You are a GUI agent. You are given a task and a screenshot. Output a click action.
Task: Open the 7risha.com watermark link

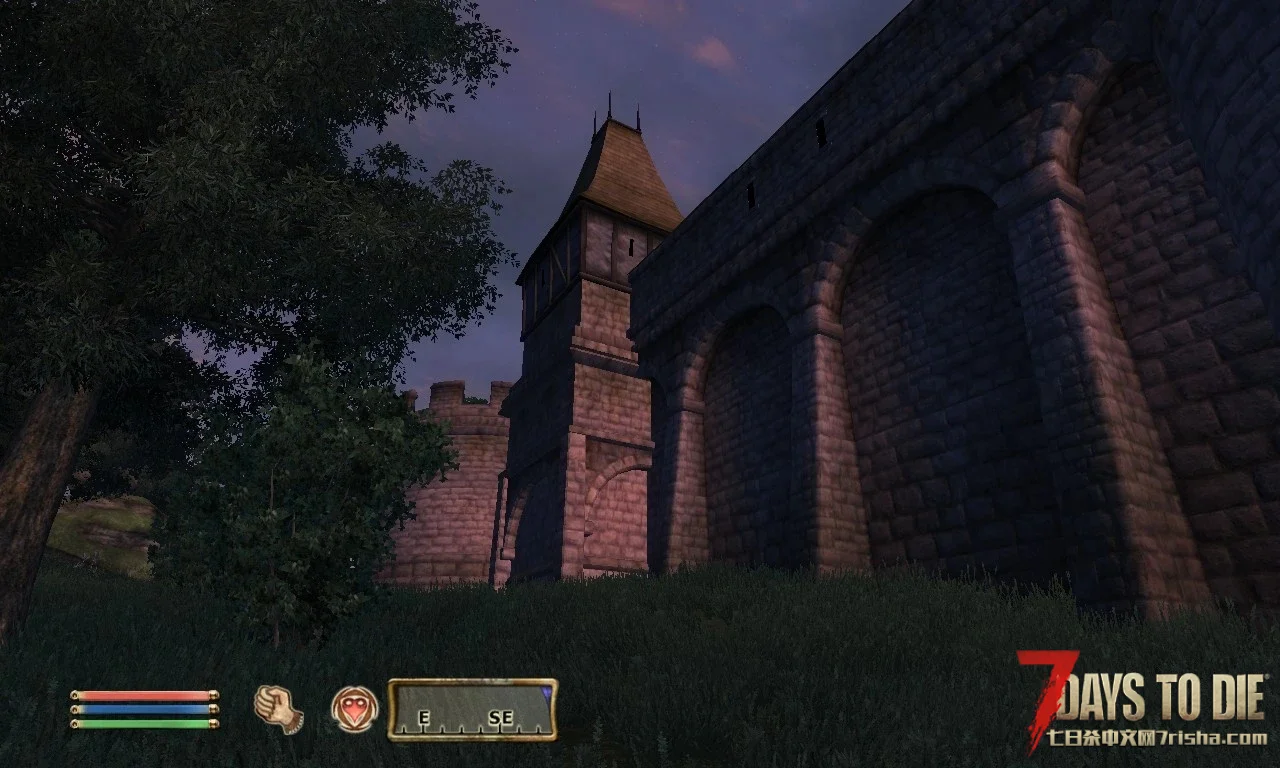(x=1157, y=739)
